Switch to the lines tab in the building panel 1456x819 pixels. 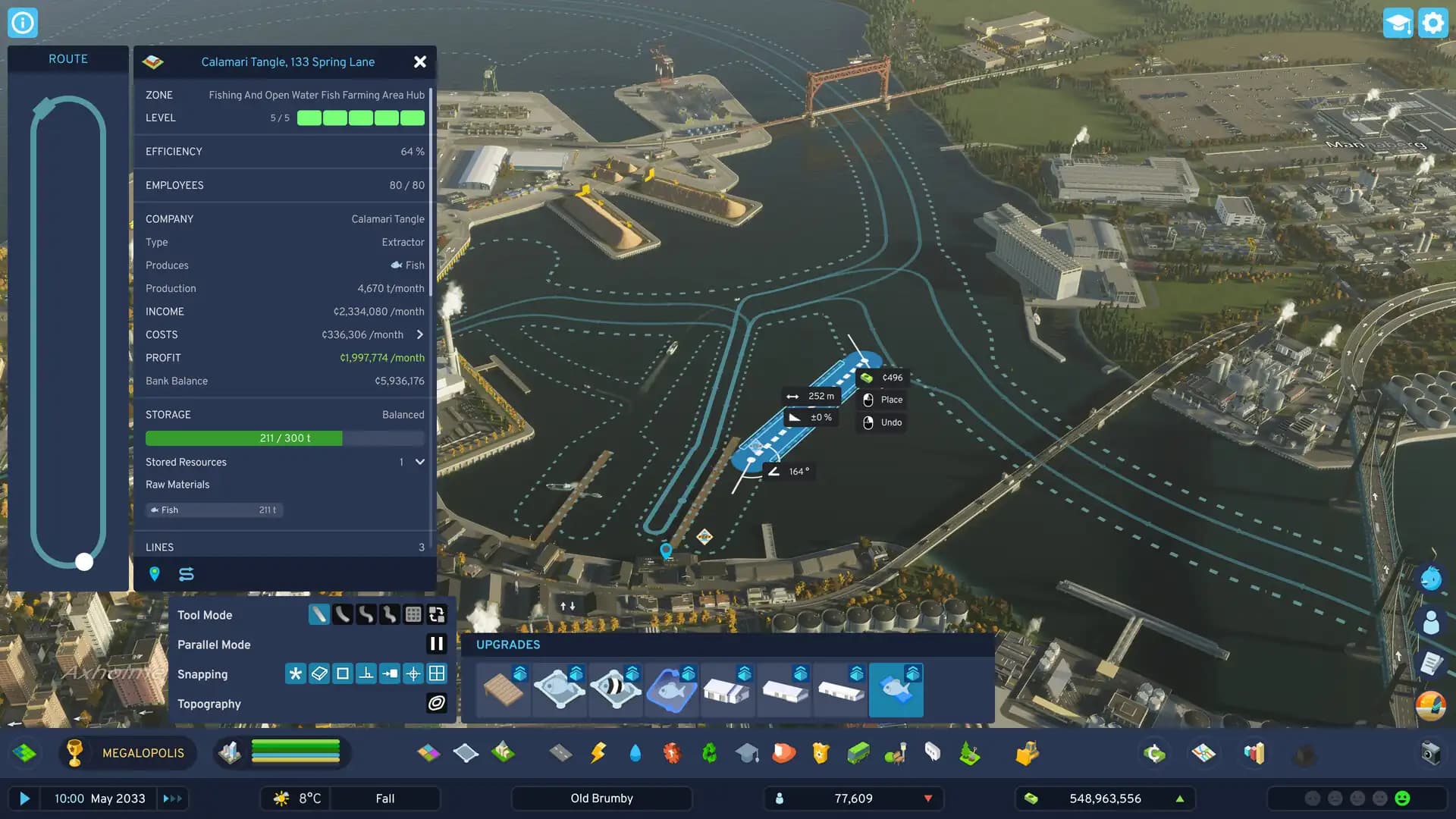pos(186,574)
